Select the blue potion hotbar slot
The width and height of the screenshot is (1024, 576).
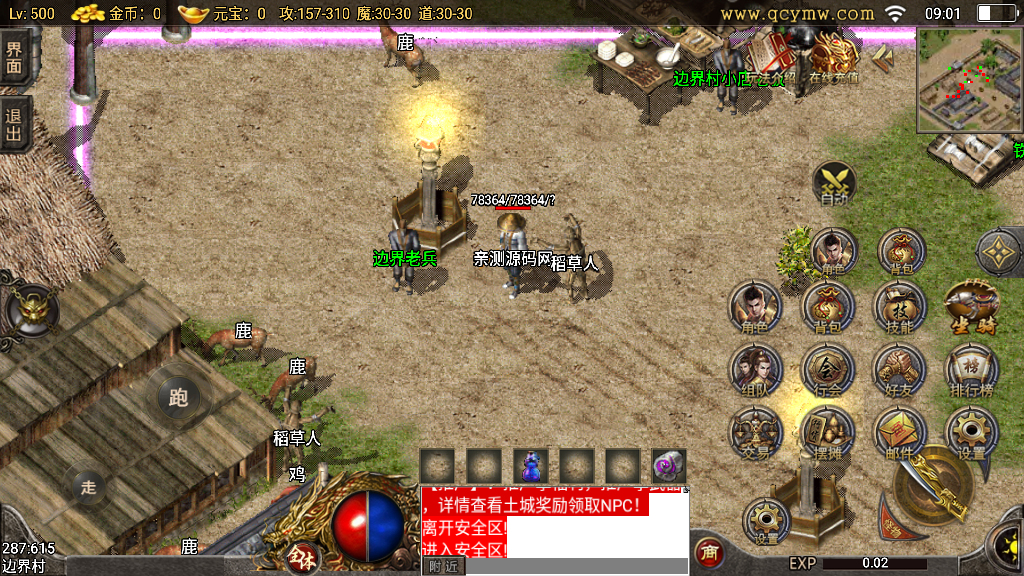[531, 465]
